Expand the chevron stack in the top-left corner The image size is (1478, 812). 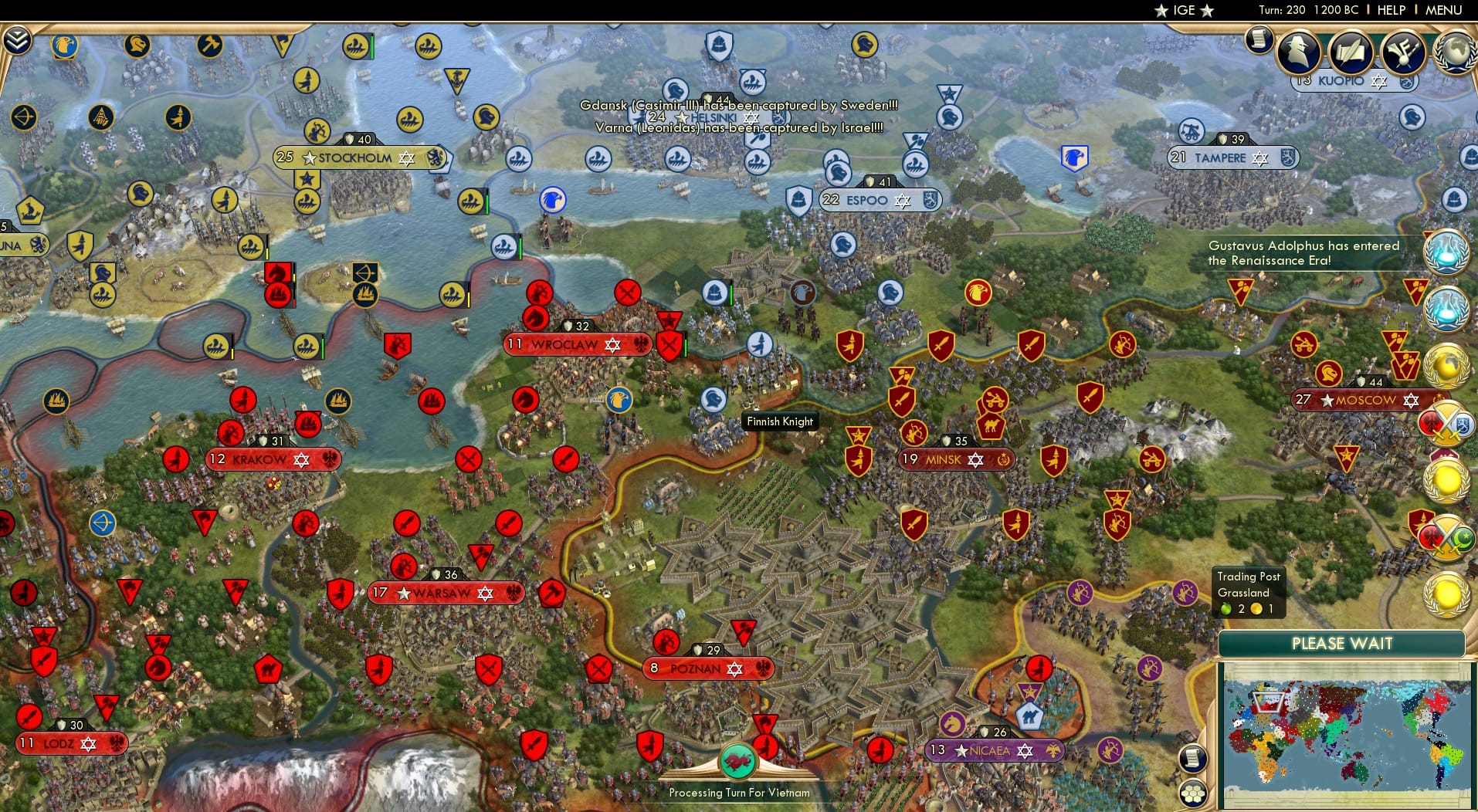pyautogui.click(x=17, y=37)
